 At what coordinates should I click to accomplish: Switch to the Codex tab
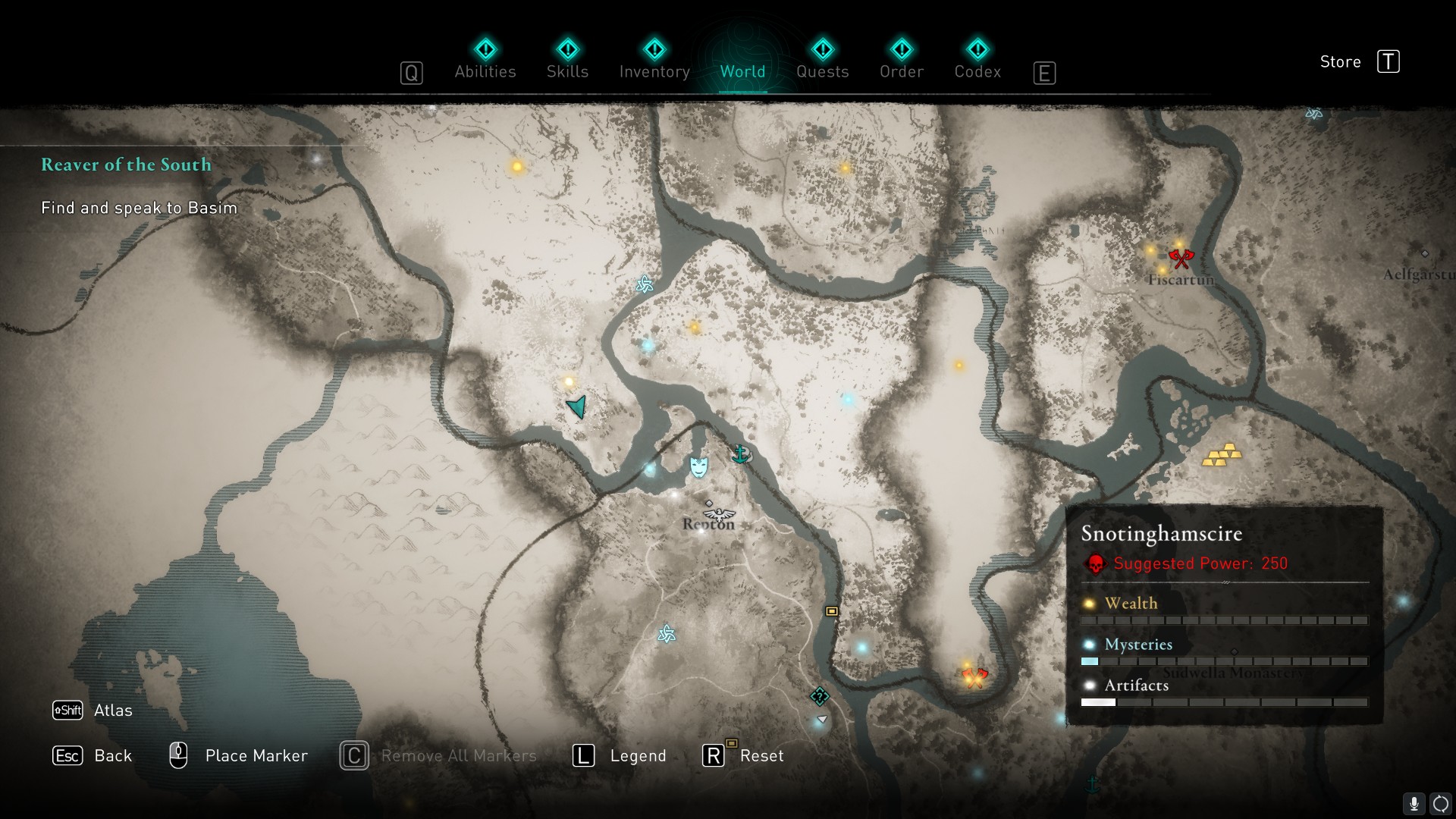point(977,71)
